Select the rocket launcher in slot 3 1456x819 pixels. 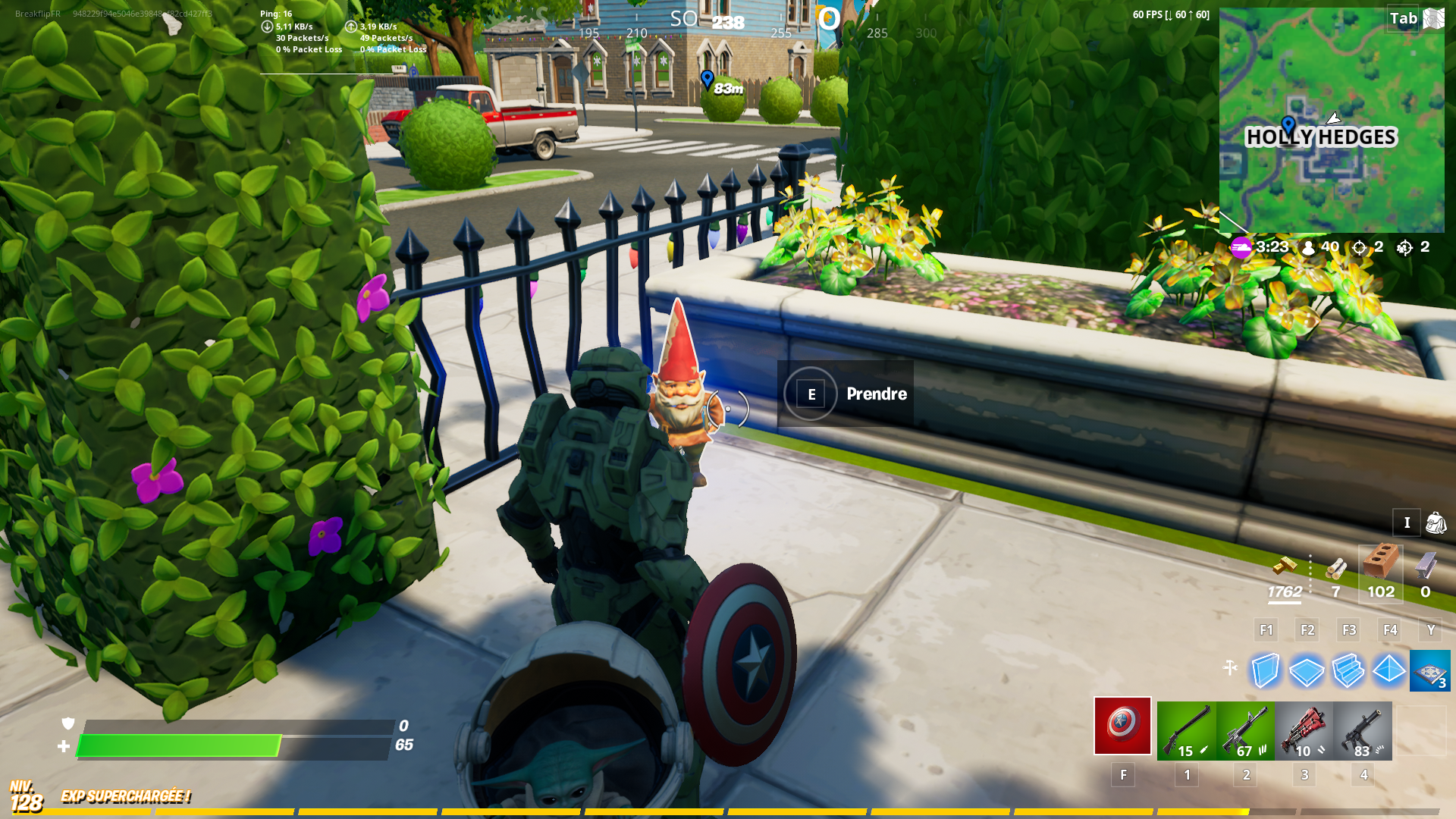pyautogui.click(x=1303, y=728)
